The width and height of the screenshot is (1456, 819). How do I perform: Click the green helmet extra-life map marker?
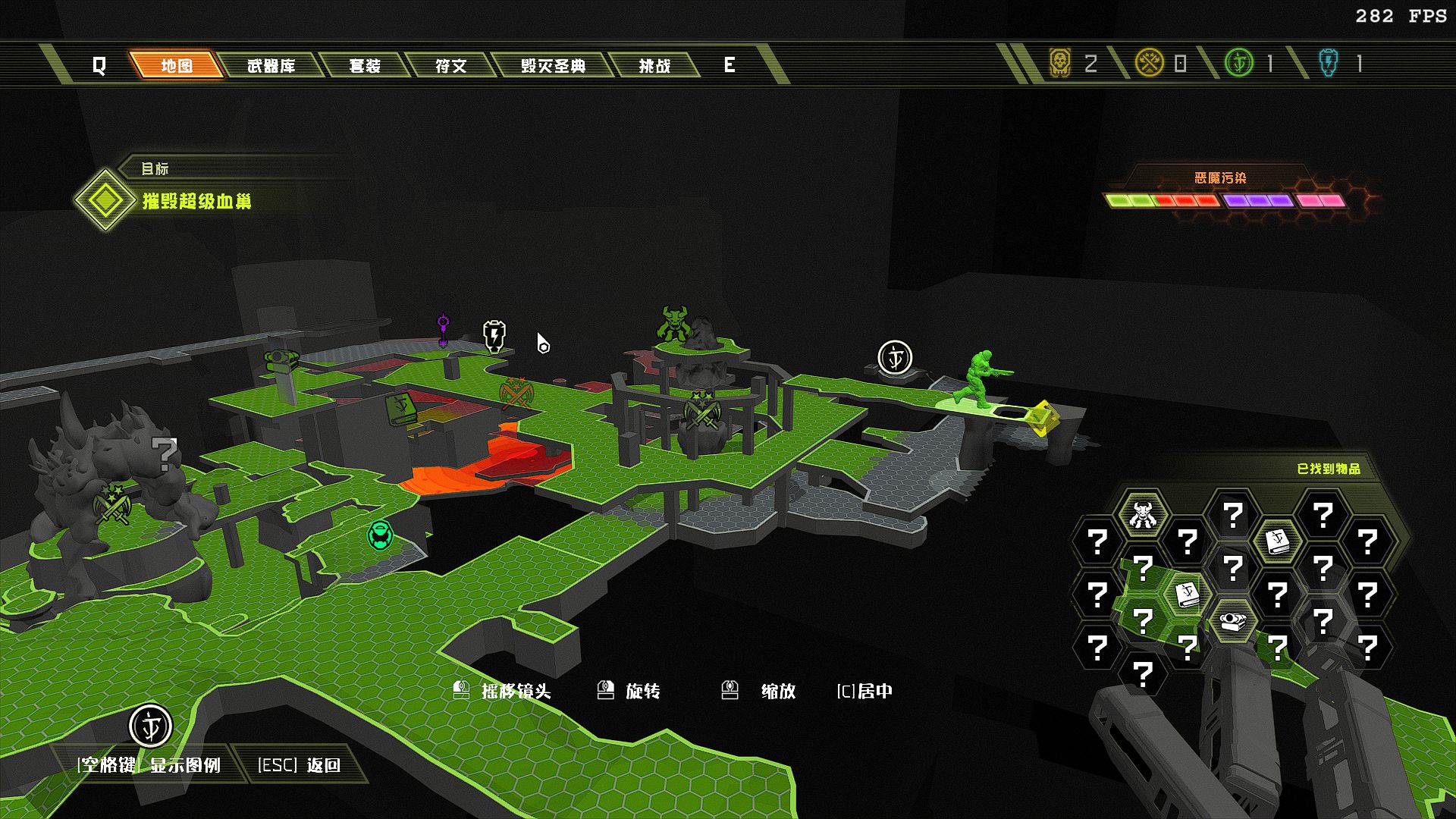point(380,535)
